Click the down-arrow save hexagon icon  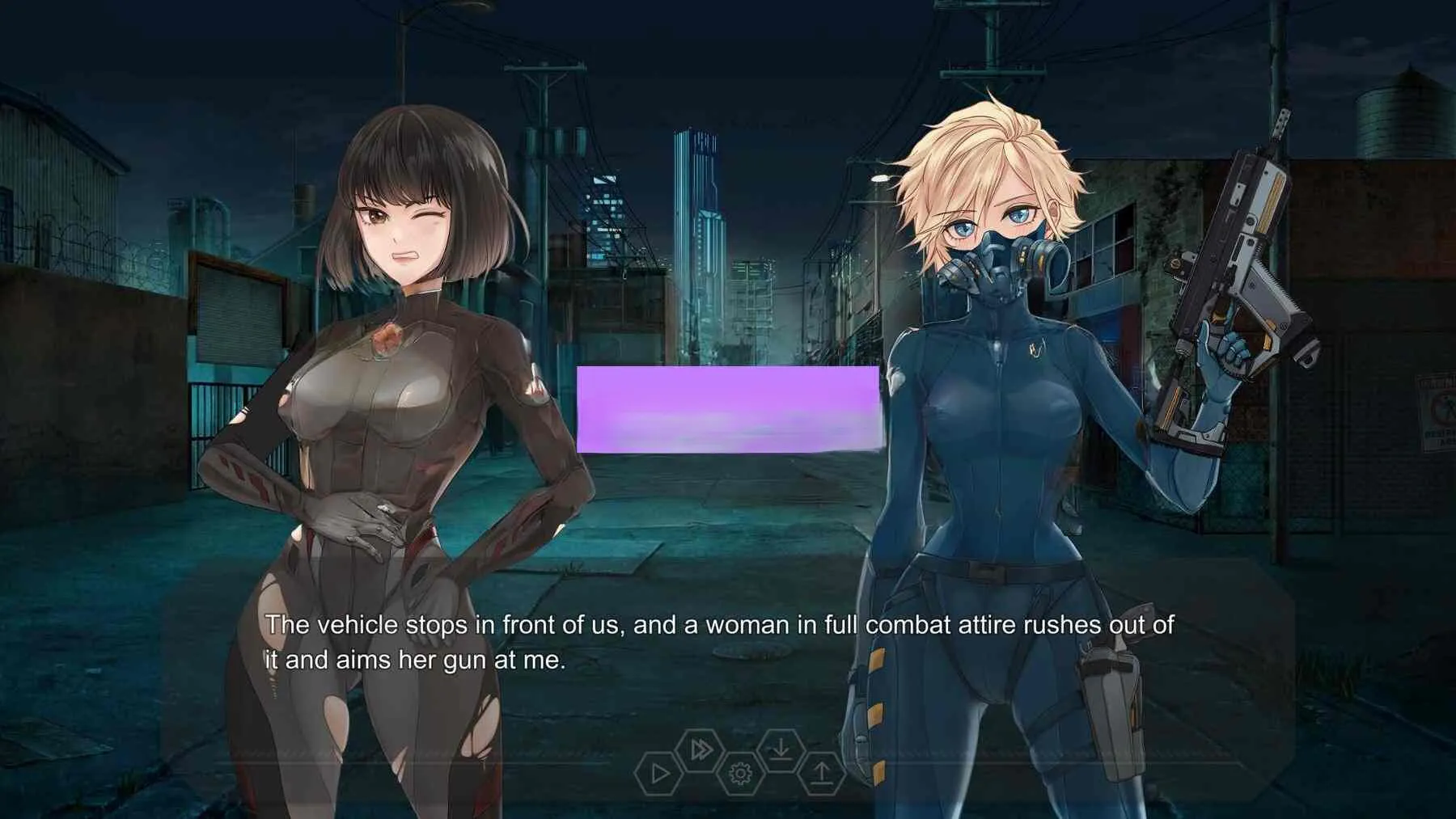pos(781,750)
